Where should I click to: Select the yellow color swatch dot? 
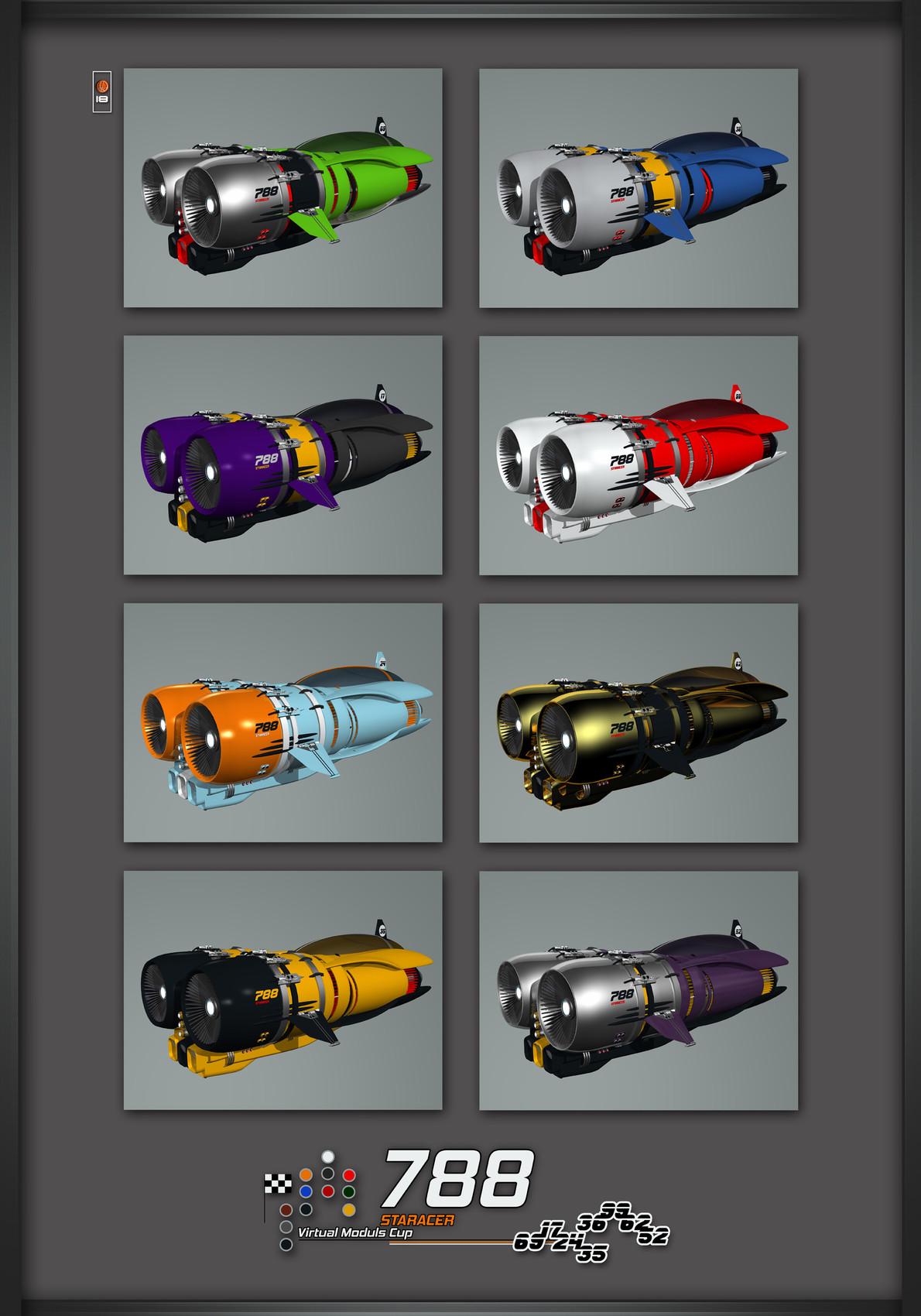click(349, 1209)
